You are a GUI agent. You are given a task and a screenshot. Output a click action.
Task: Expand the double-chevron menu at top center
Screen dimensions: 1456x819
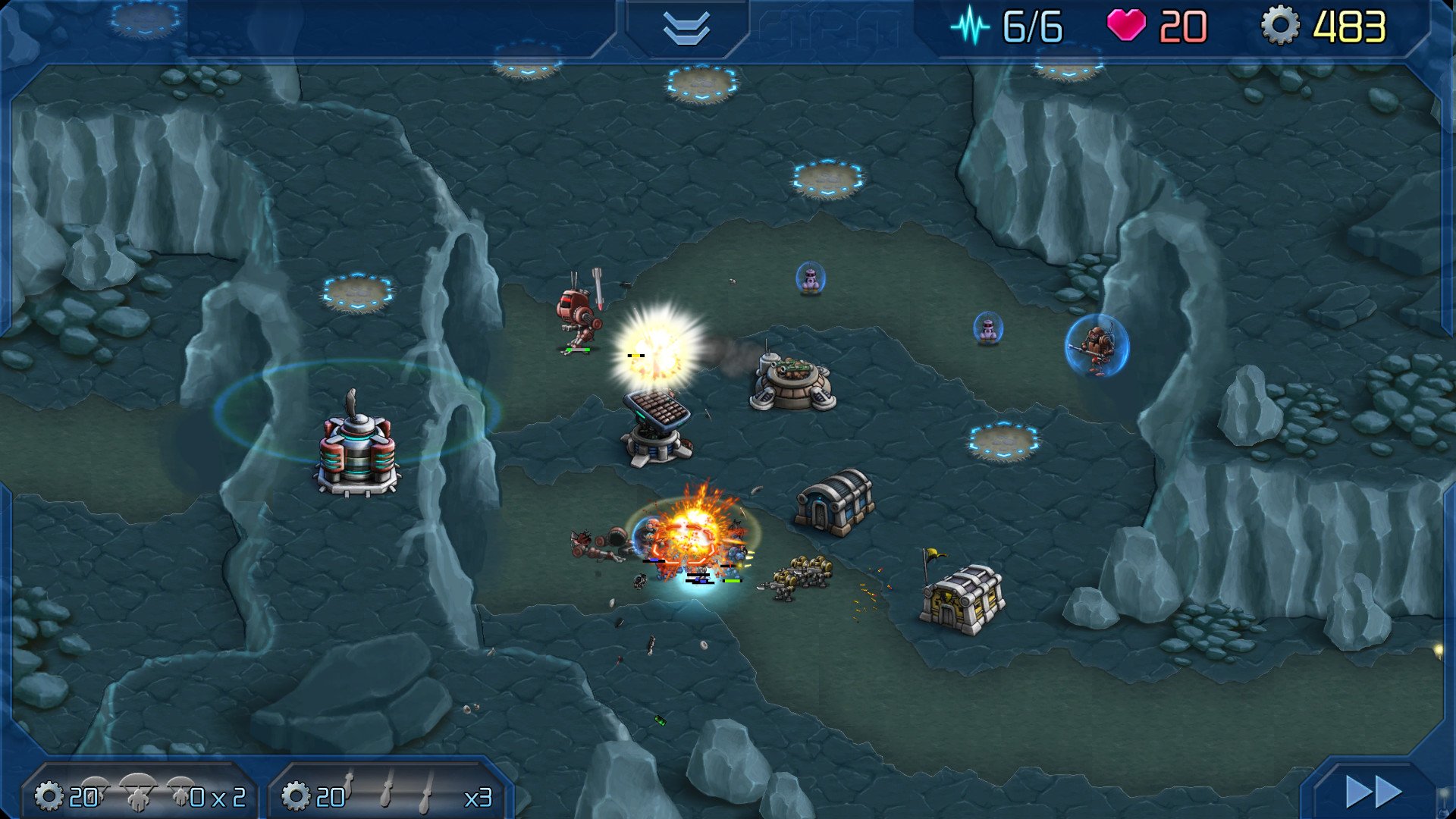pos(685,29)
